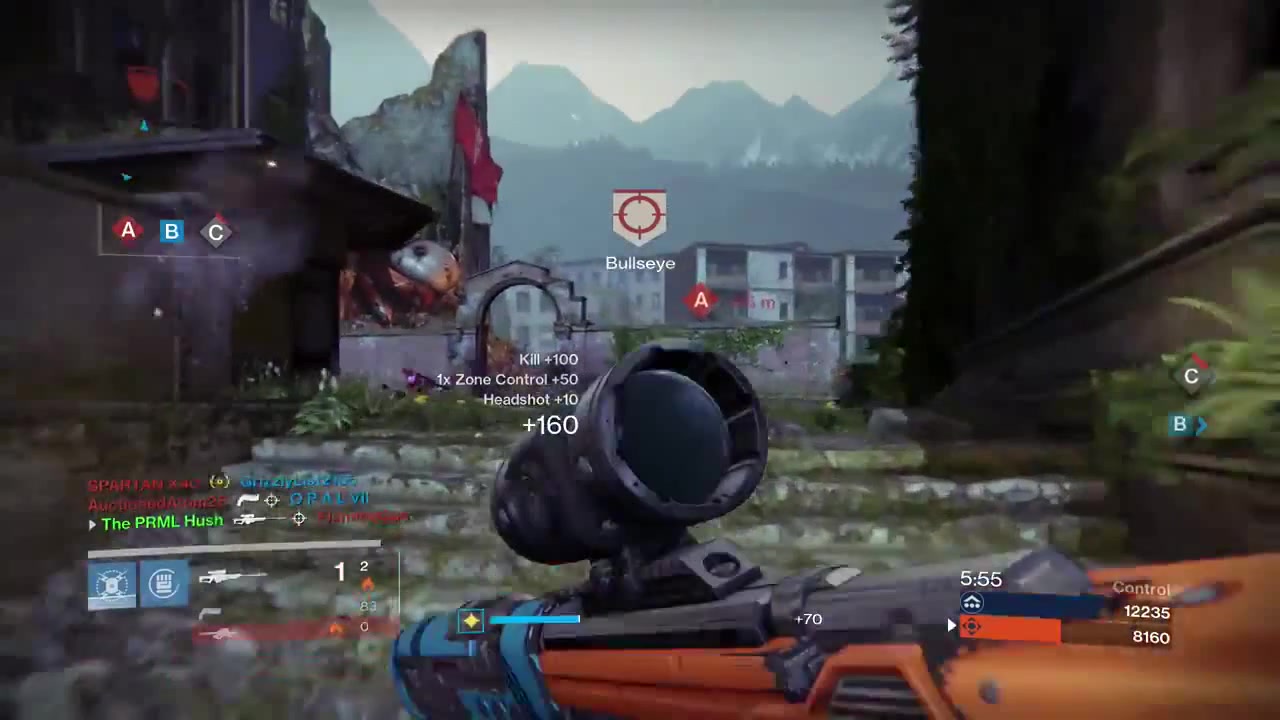
Task: Click the Bullseye medal crosshair icon
Action: point(640,214)
